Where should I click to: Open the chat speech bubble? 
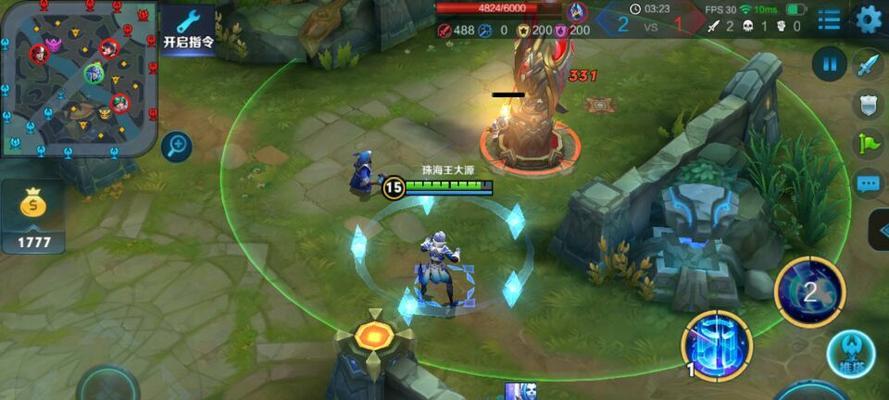[x=867, y=184]
